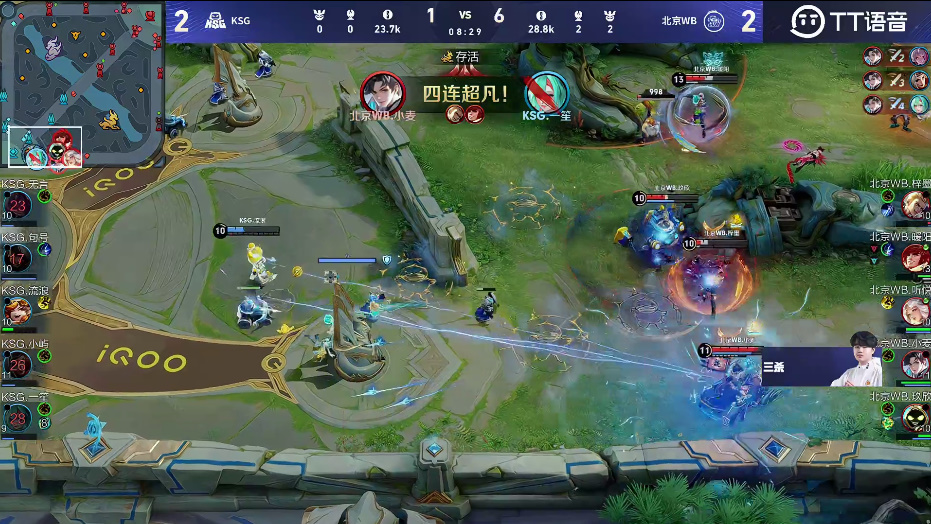
Task: Click the 四连超凡 kill streak banner
Action: (x=466, y=95)
